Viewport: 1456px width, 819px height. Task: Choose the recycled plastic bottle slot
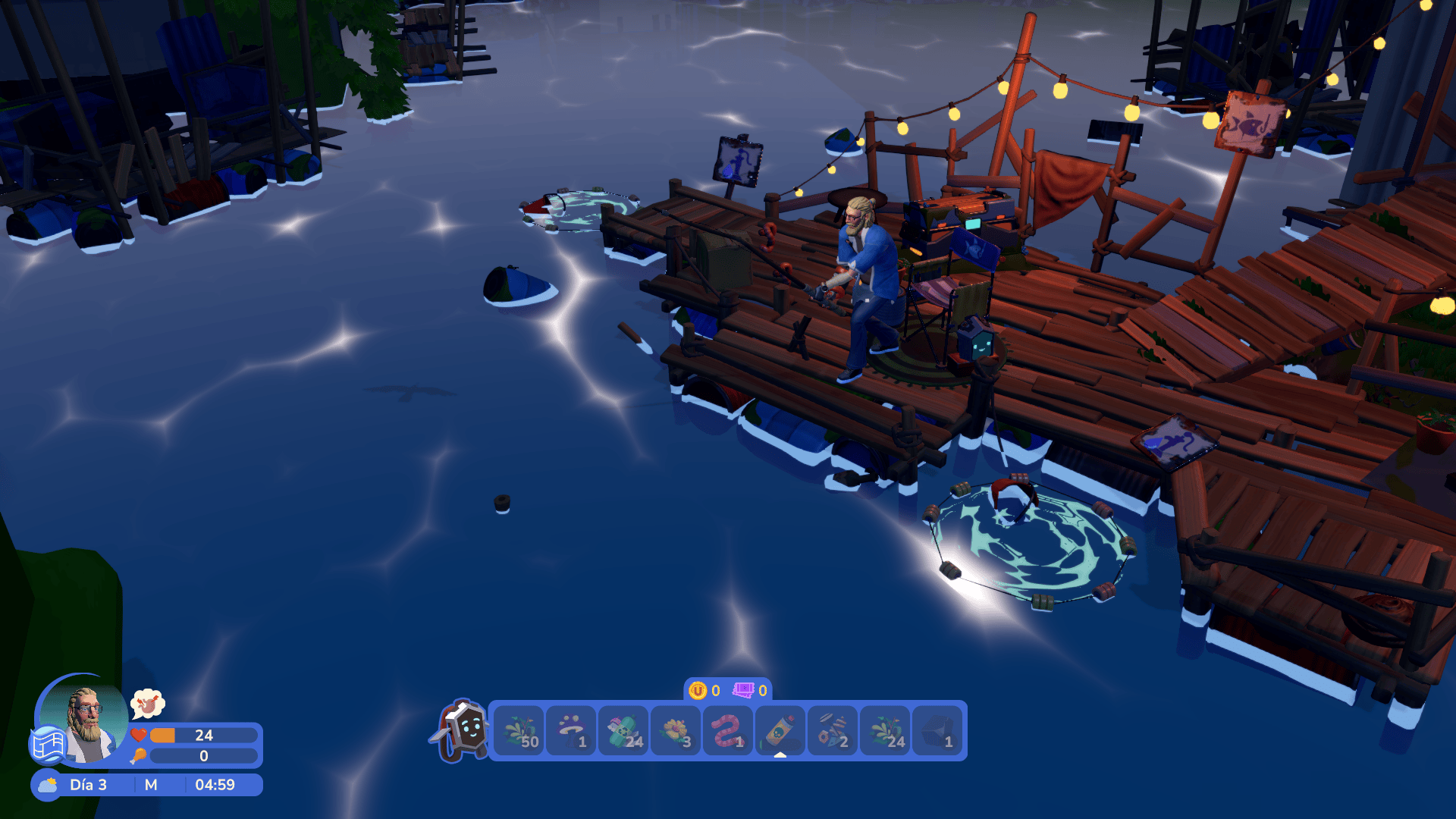coord(623,731)
